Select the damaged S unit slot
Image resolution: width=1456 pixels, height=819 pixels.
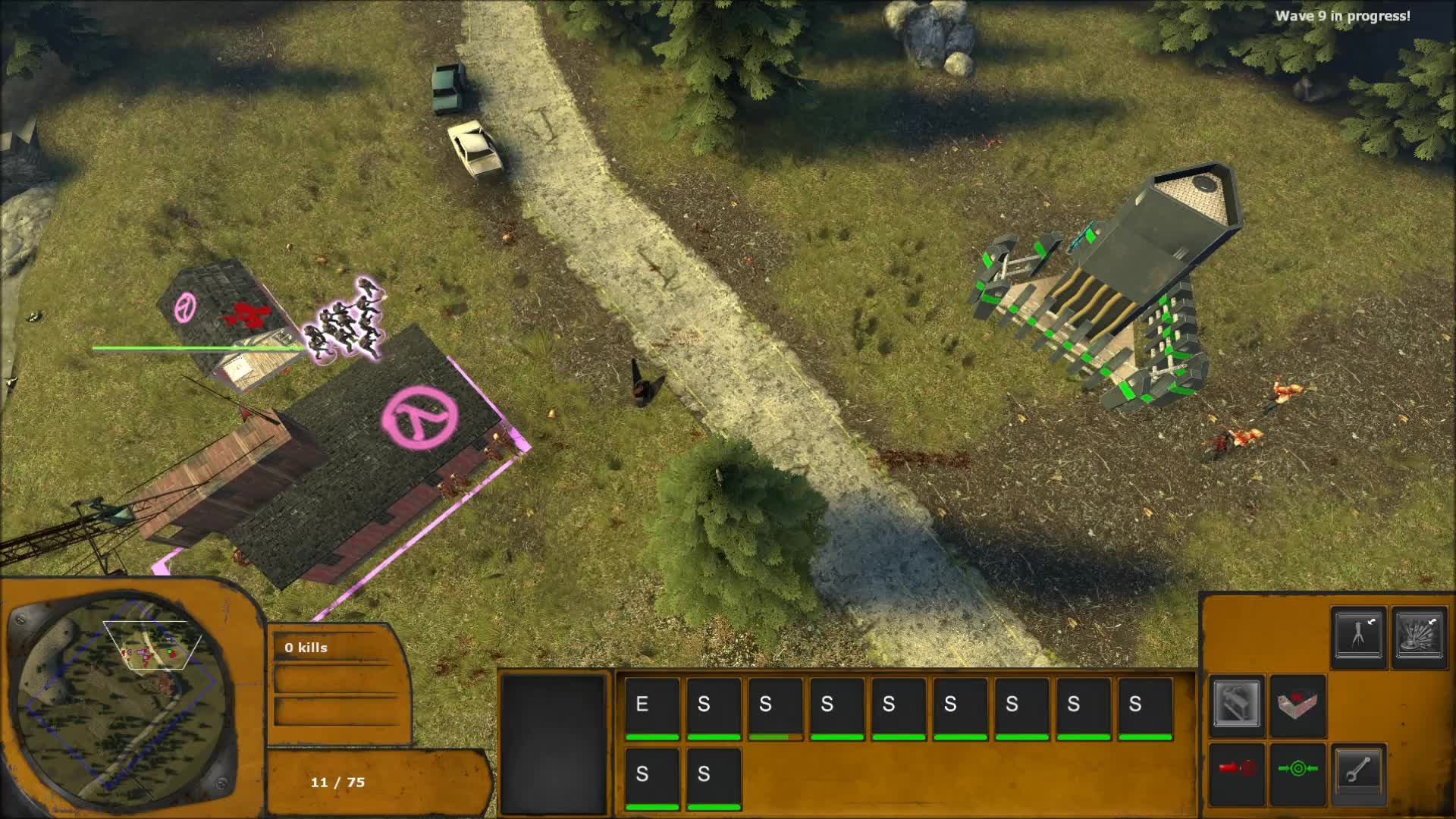point(770,705)
